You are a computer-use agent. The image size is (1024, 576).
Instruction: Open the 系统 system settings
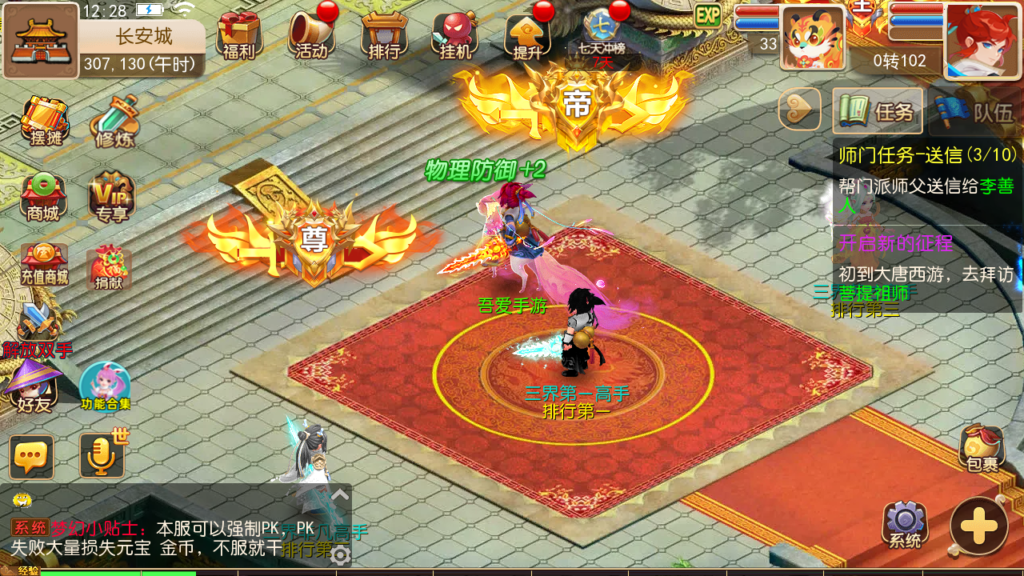click(x=905, y=524)
